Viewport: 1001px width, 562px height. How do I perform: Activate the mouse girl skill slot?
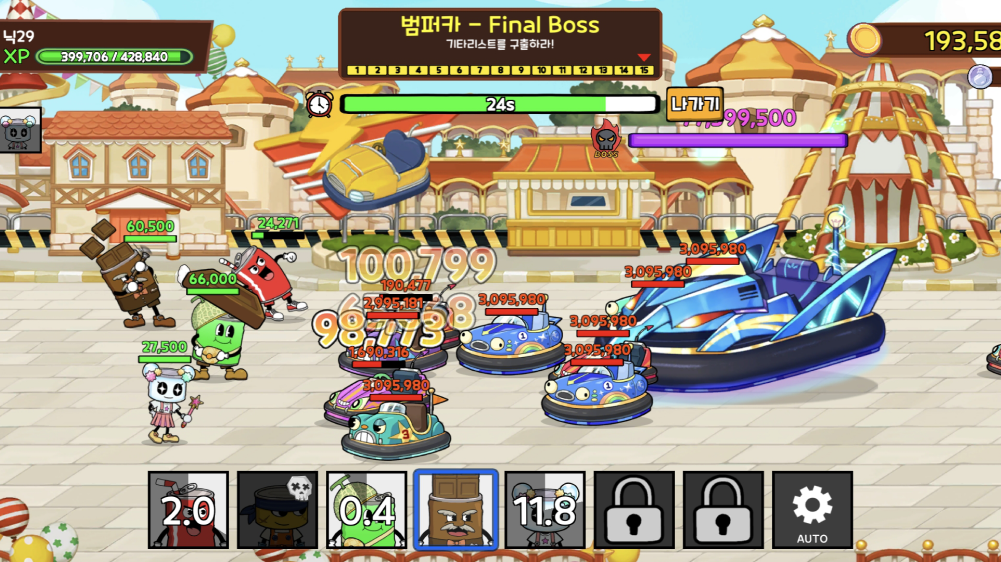tap(545, 510)
